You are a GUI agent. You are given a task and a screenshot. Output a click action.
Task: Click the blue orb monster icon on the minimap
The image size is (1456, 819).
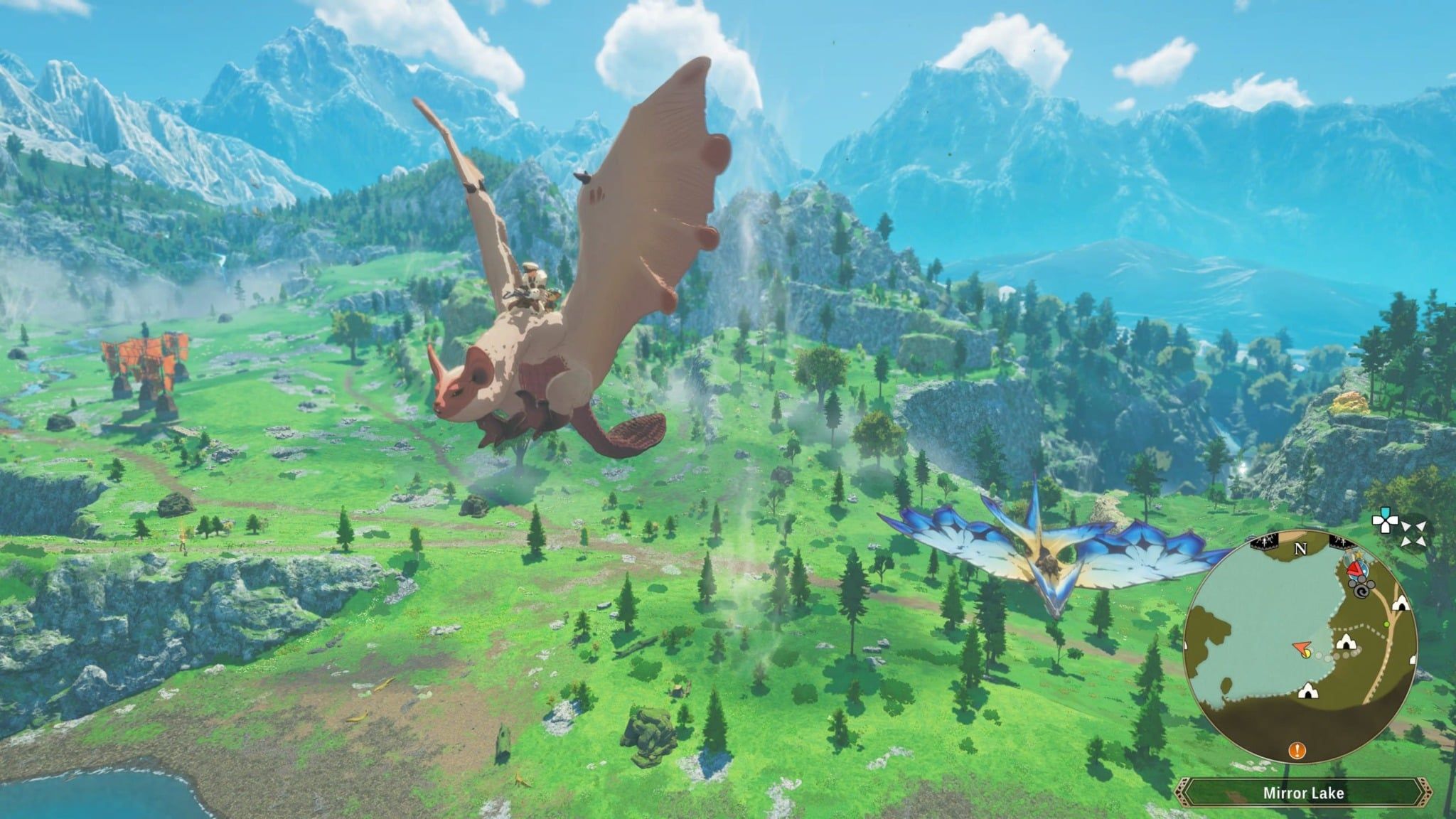(x=1365, y=569)
